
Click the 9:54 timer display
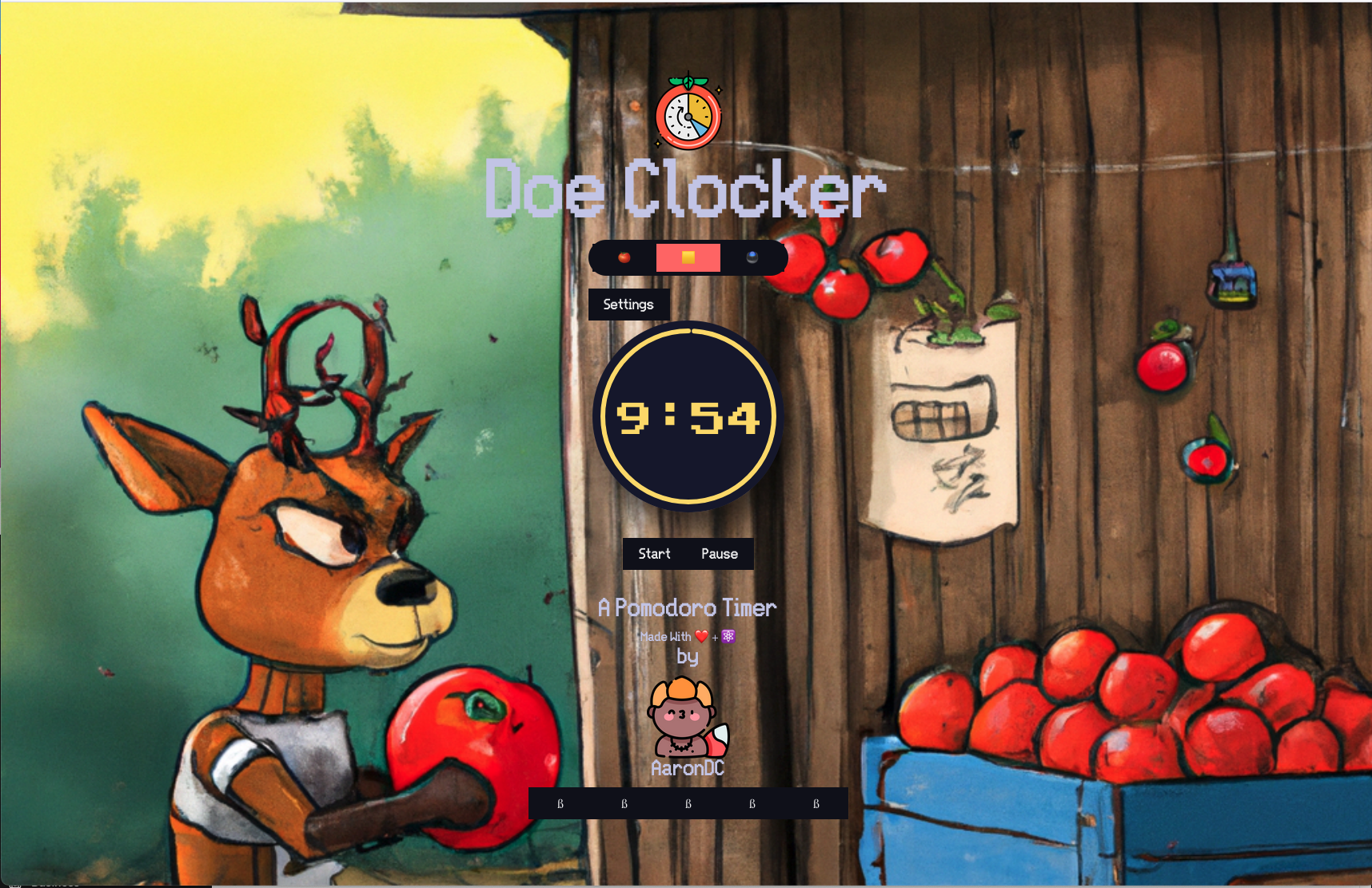pyautogui.click(x=688, y=415)
